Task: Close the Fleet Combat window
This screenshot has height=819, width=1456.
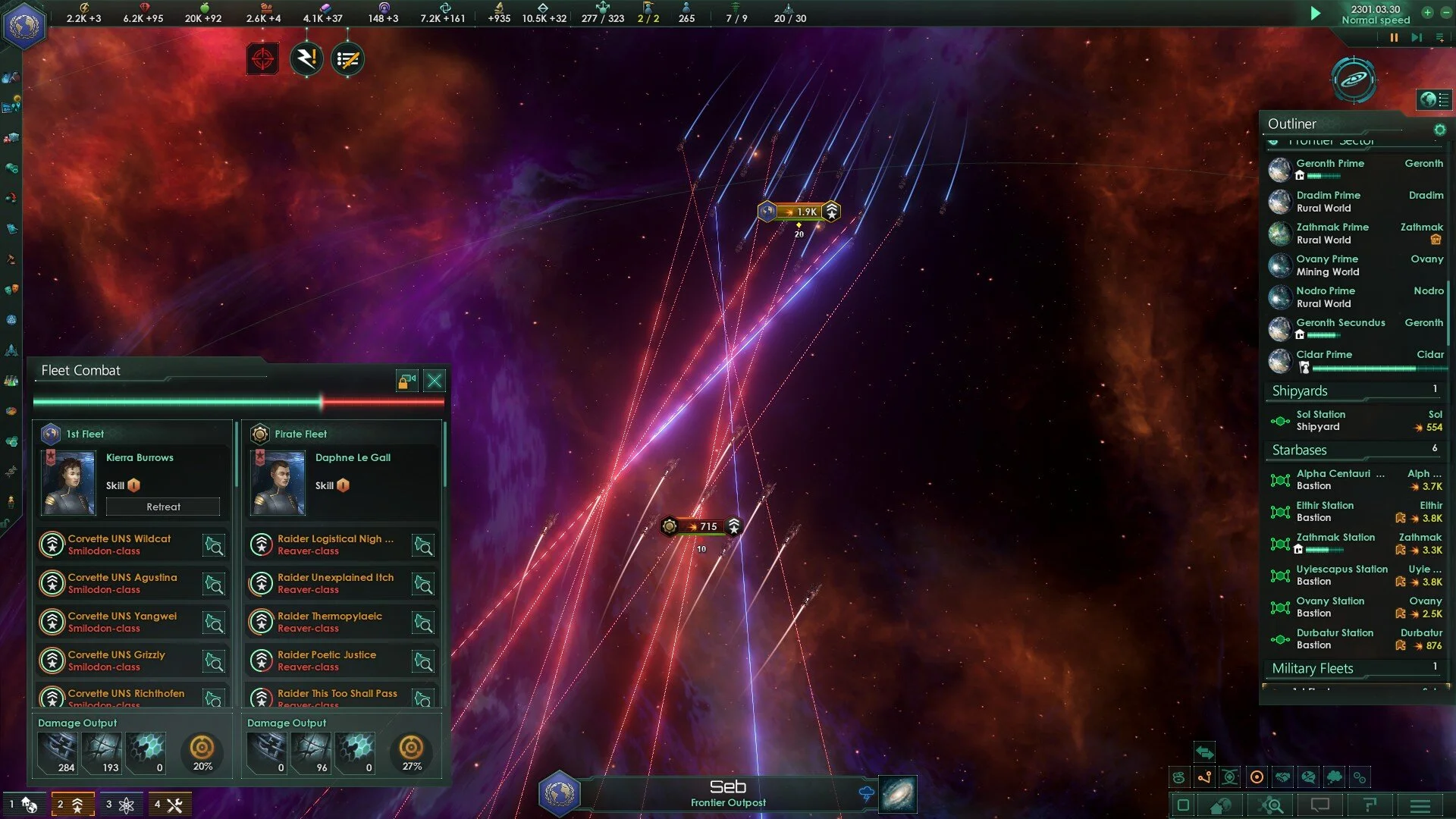Action: coord(435,381)
